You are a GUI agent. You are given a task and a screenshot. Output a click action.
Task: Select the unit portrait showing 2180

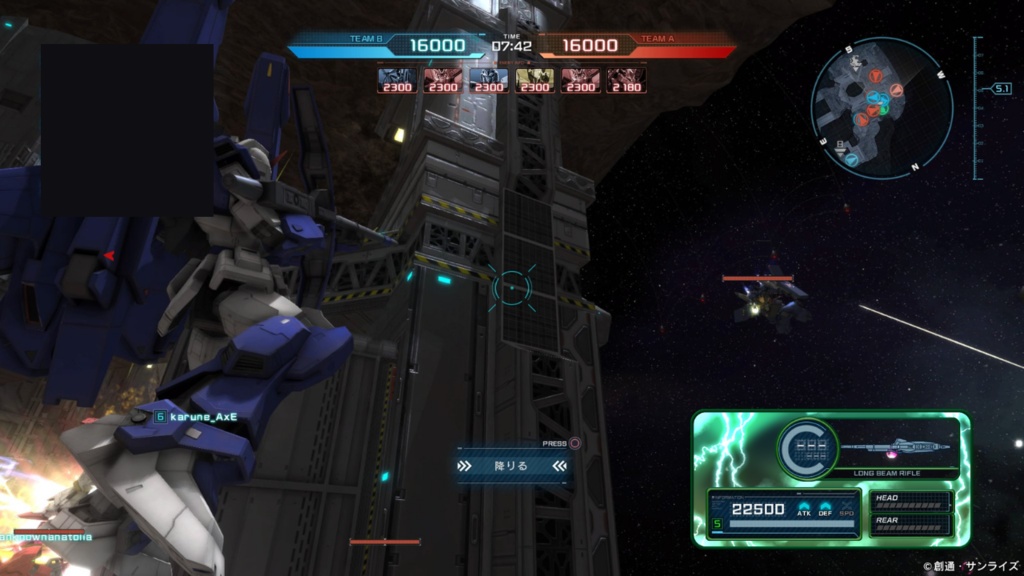[x=626, y=80]
